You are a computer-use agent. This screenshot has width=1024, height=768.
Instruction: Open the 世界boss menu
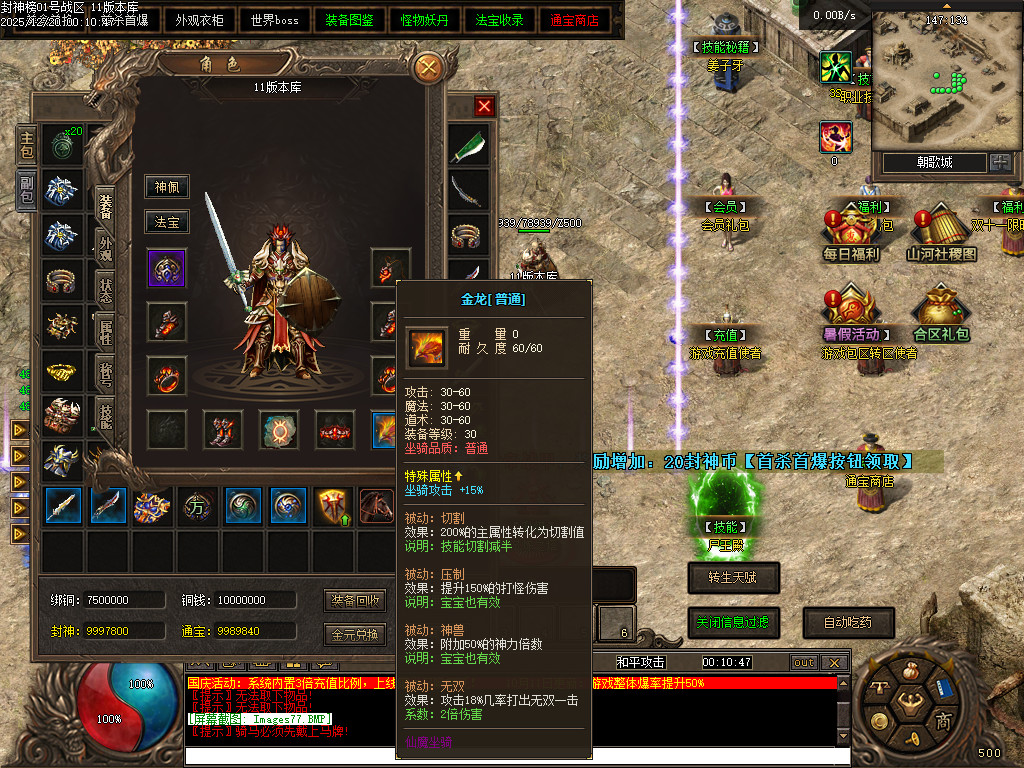point(275,20)
